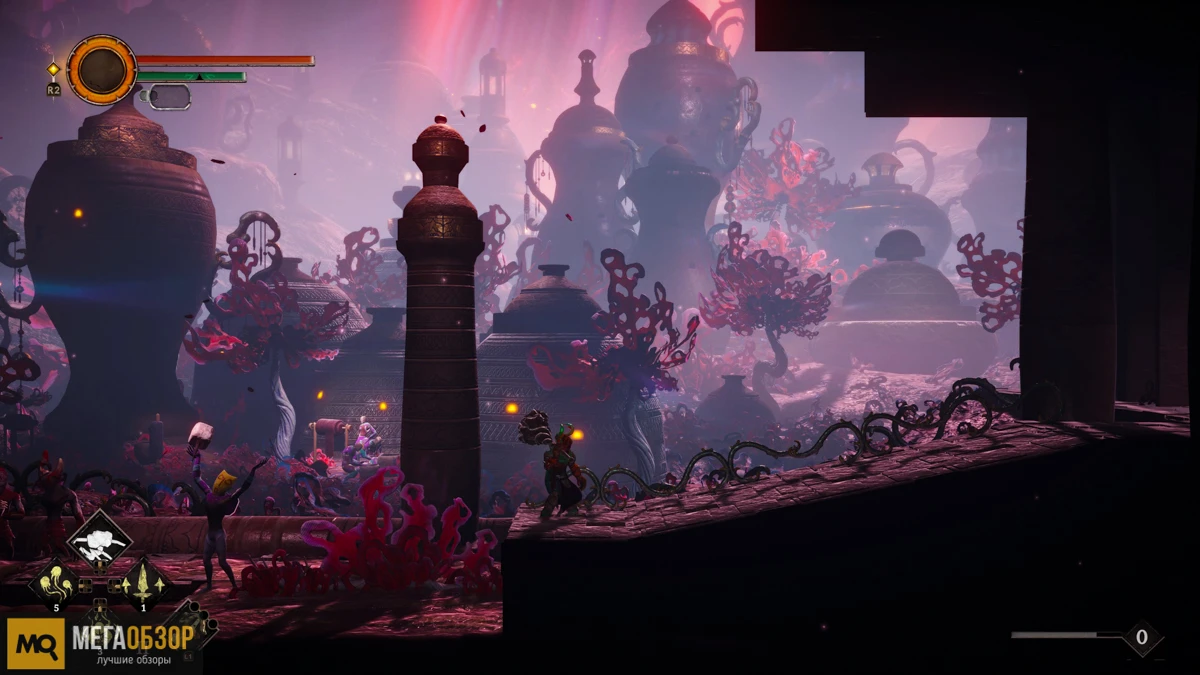Use the yellow jellyfish consumable slot
This screenshot has height=675, width=1200.
click(x=56, y=584)
